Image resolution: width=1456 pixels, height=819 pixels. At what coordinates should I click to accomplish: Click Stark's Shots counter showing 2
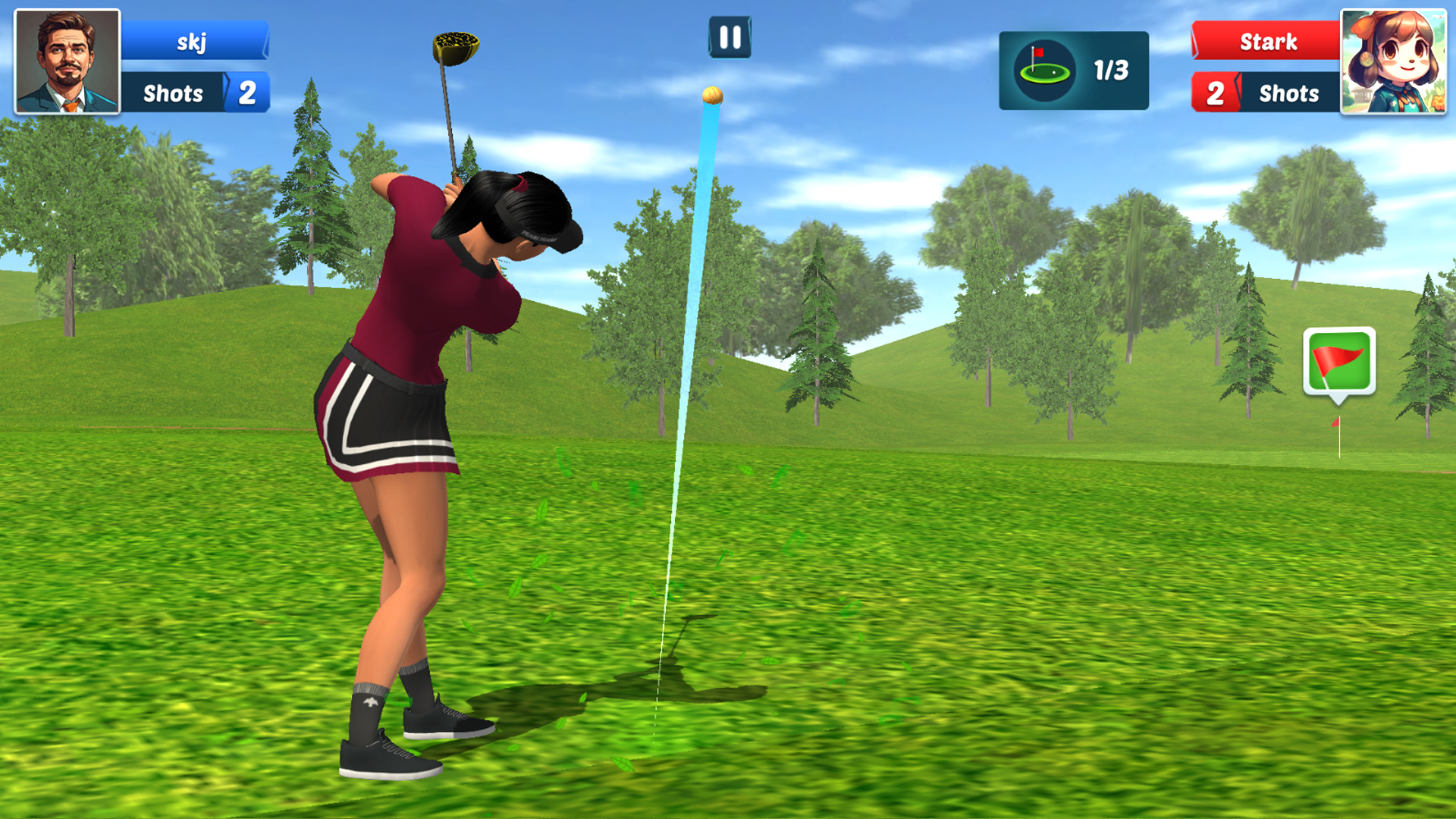pyautogui.click(x=1217, y=93)
